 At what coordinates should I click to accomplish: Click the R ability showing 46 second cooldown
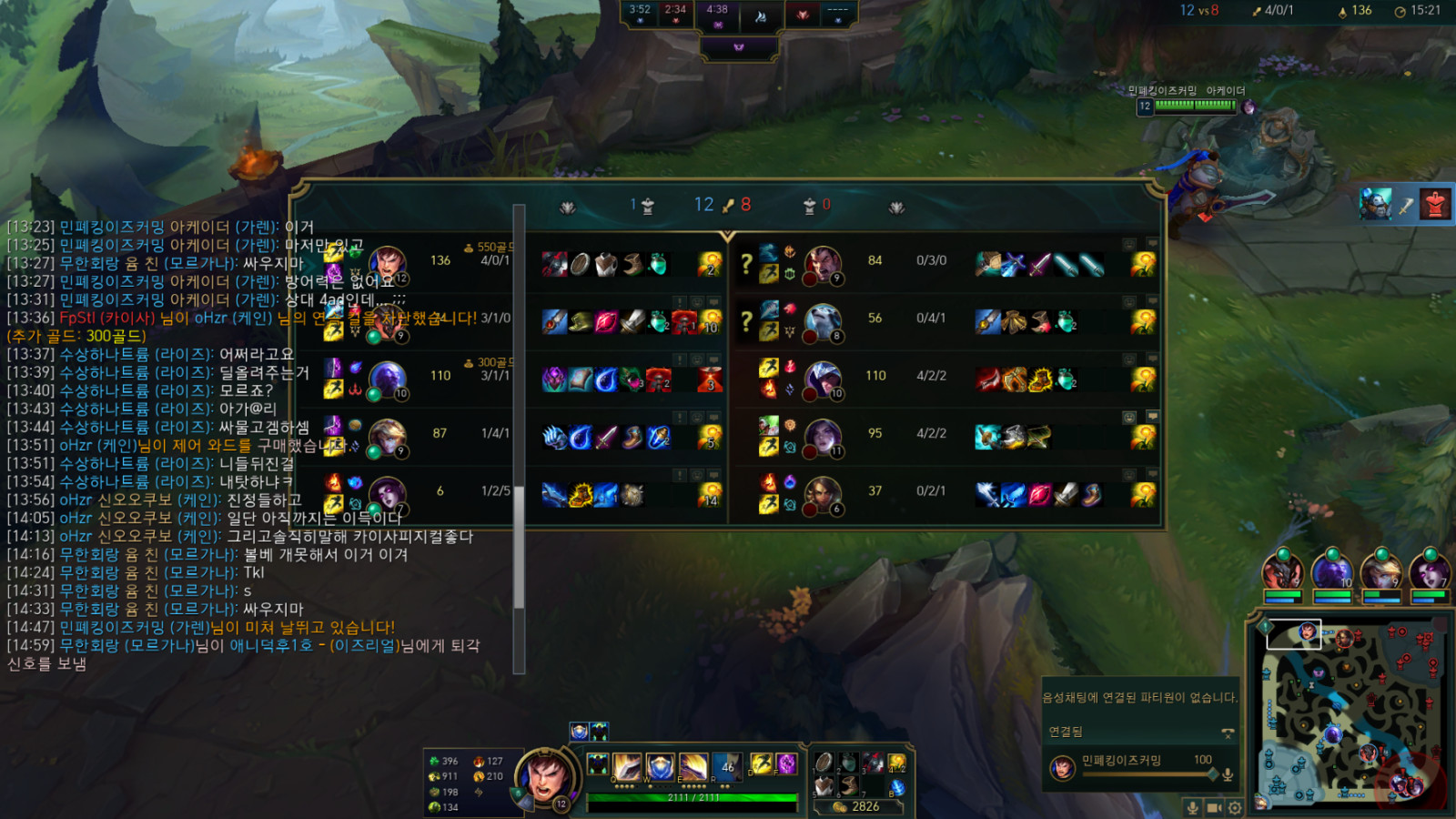click(726, 767)
